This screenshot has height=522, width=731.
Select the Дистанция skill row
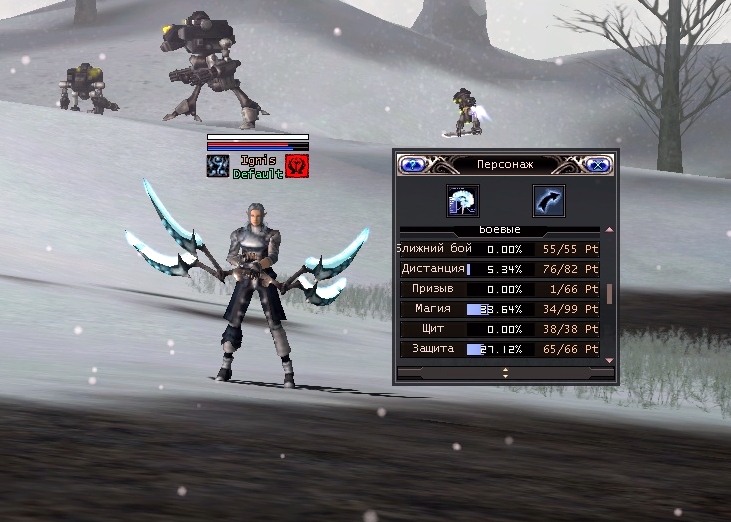coord(498,269)
